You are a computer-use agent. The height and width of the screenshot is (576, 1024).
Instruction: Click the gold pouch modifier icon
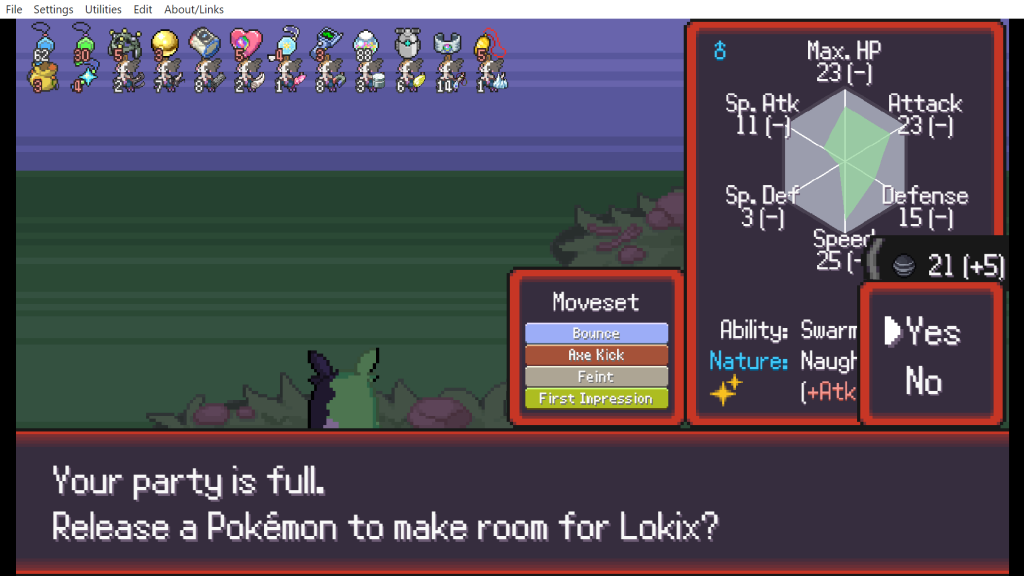pos(40,76)
